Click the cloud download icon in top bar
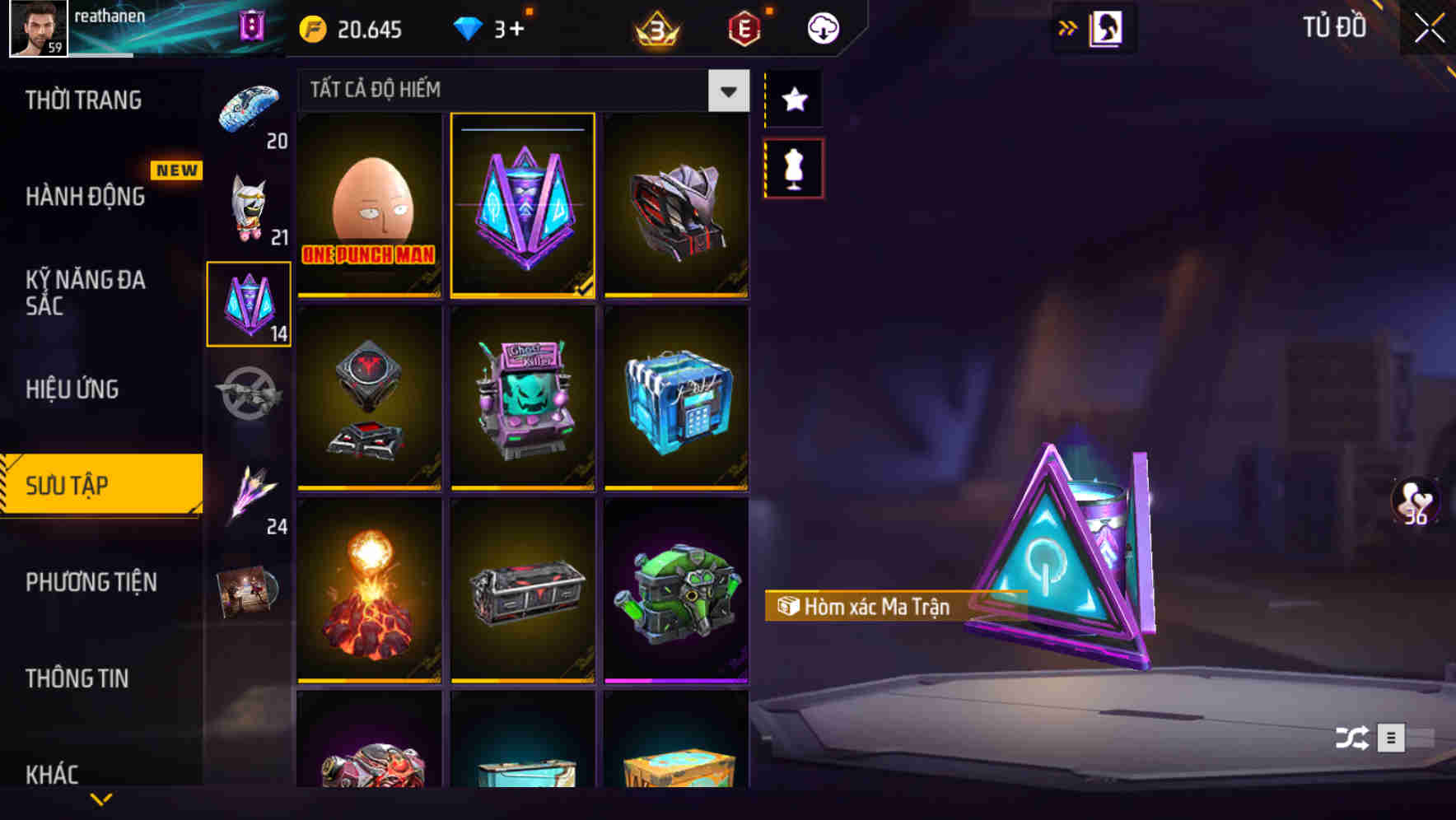 pos(822,27)
